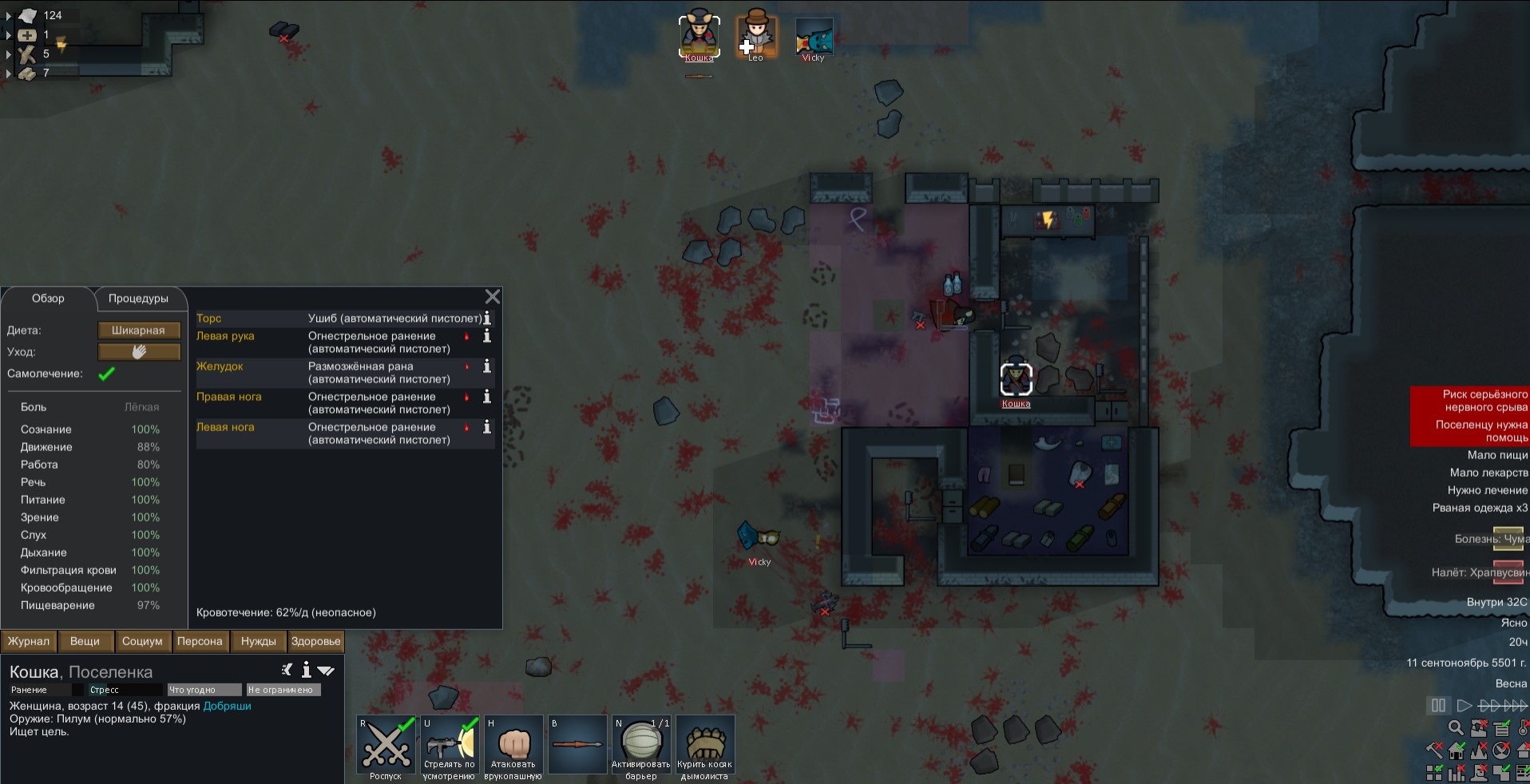Close the health panel
Viewport: 1530px width, 784px height.
(x=493, y=297)
